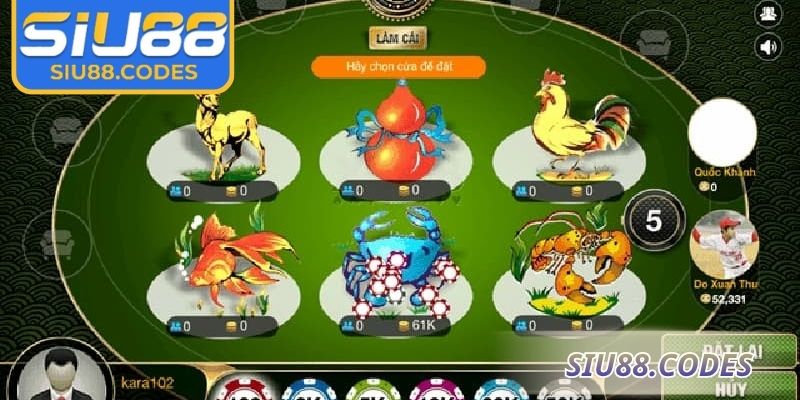Toggle the sound speaker icon

tap(768, 46)
